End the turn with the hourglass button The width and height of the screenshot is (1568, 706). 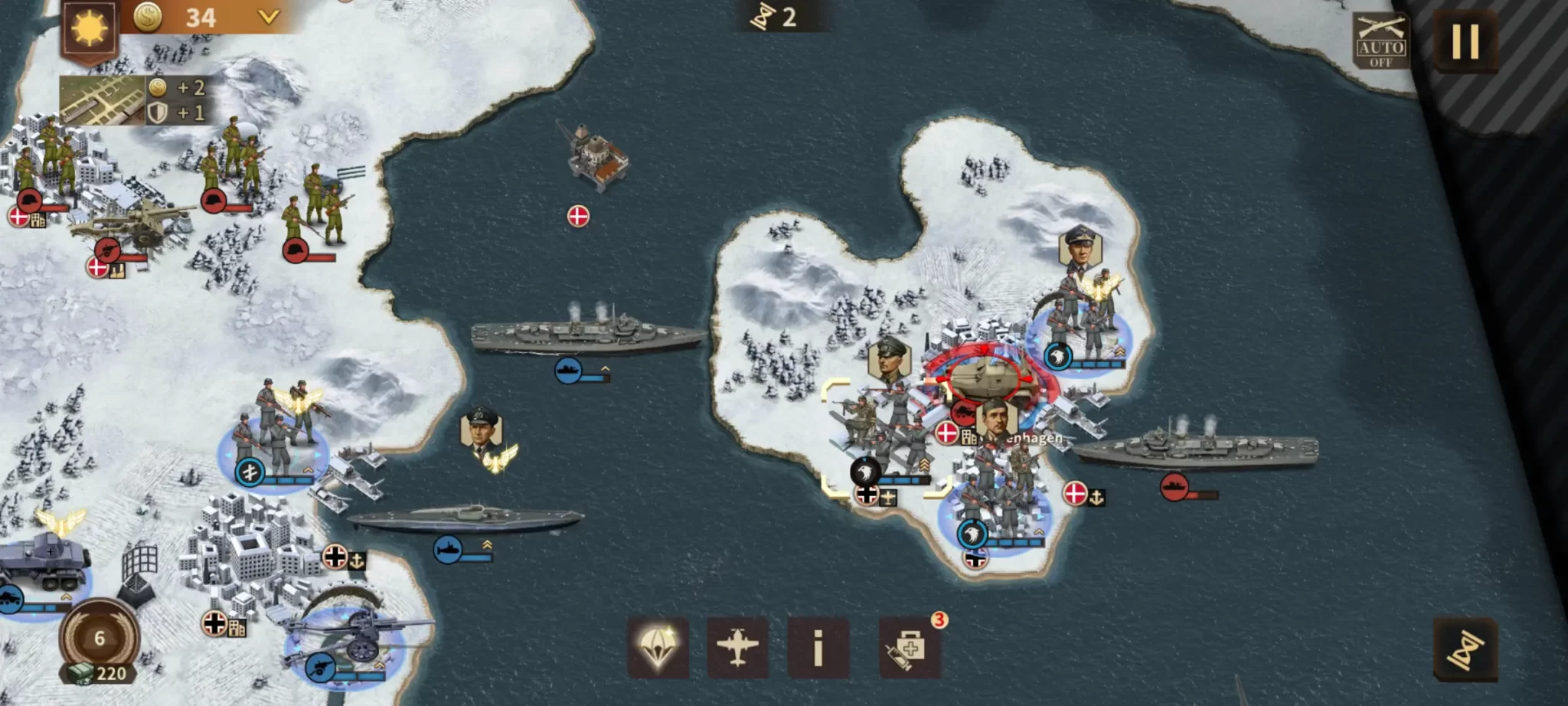coord(1465,649)
